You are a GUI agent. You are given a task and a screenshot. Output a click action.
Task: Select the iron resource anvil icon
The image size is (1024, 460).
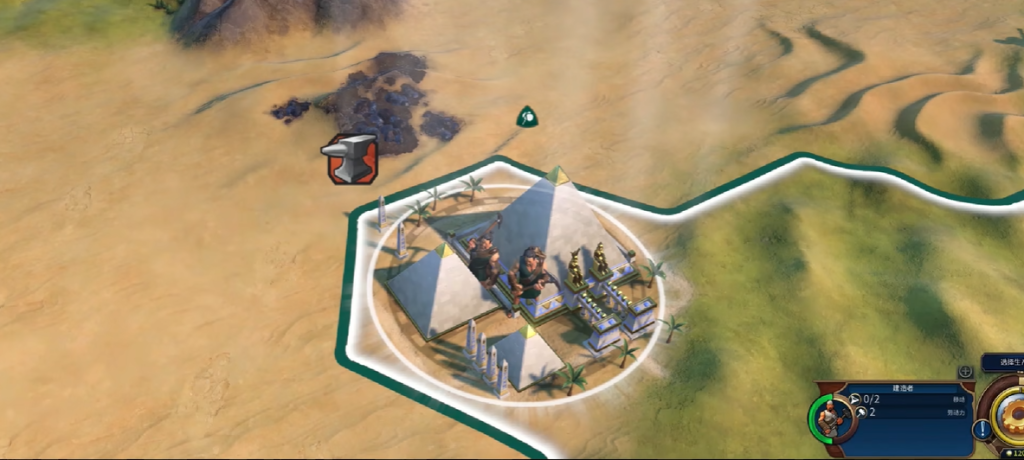point(349,158)
